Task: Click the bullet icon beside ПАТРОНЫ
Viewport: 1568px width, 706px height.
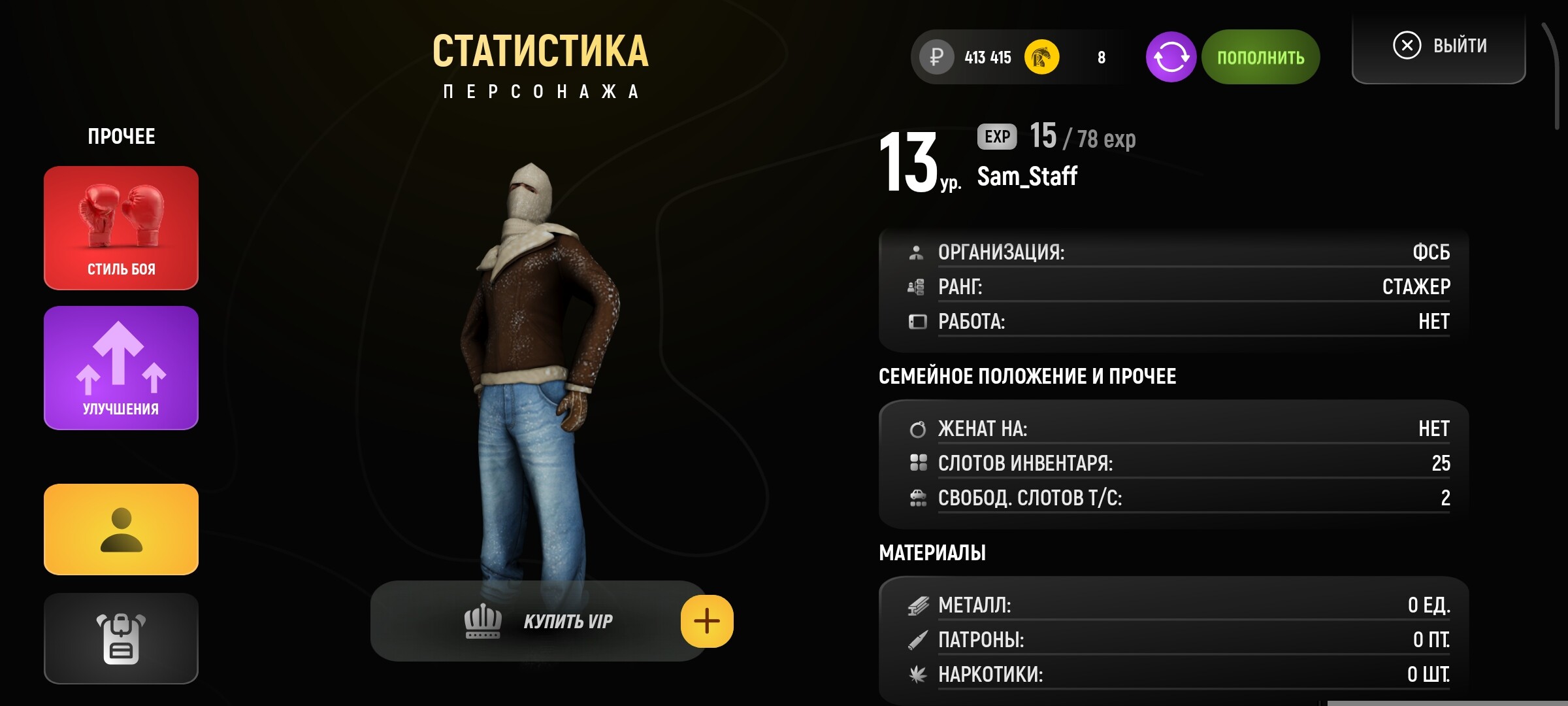Action: click(x=917, y=641)
